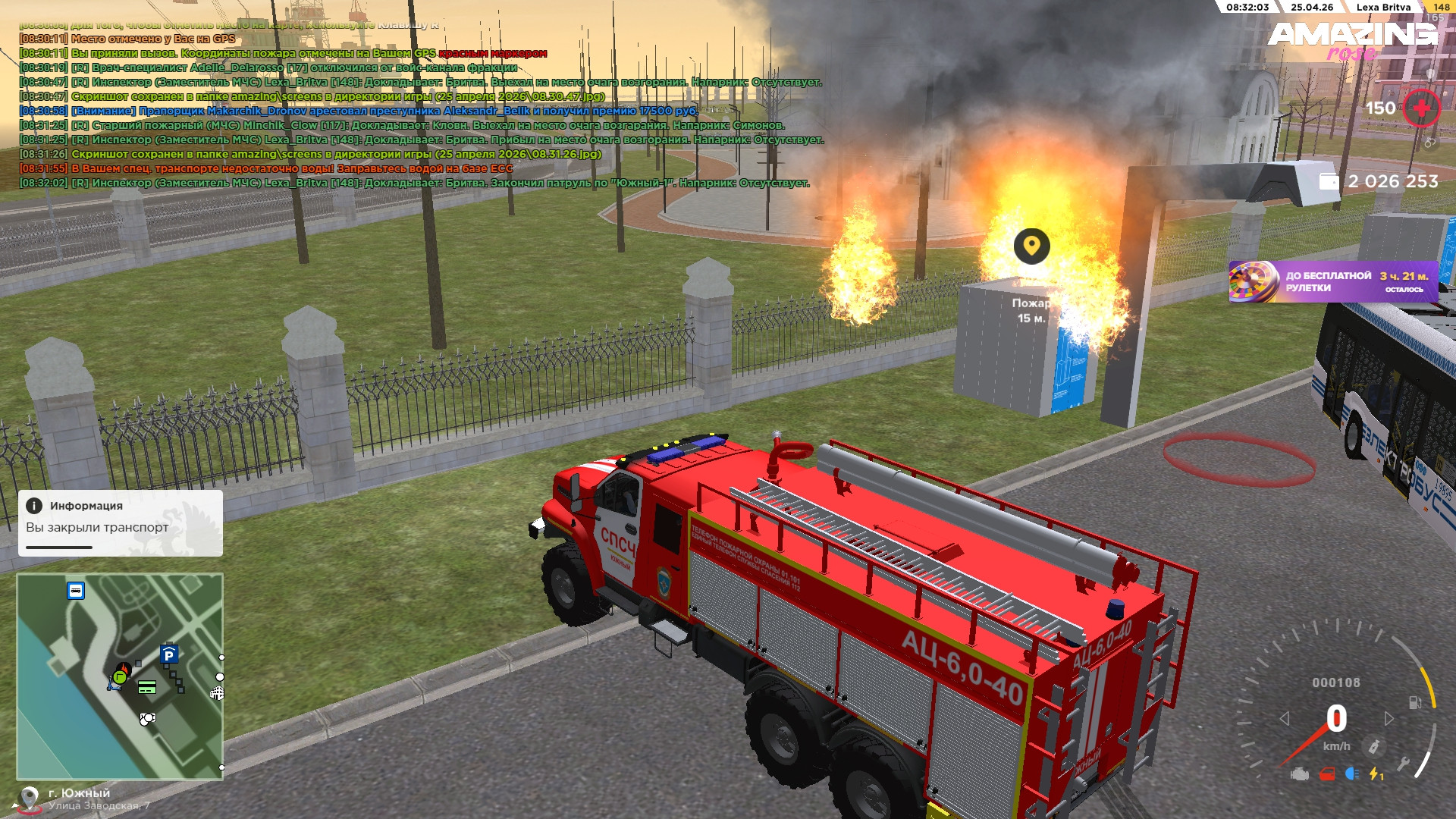
Task: Toggle the engine icon on speedometer
Action: tap(1300, 774)
